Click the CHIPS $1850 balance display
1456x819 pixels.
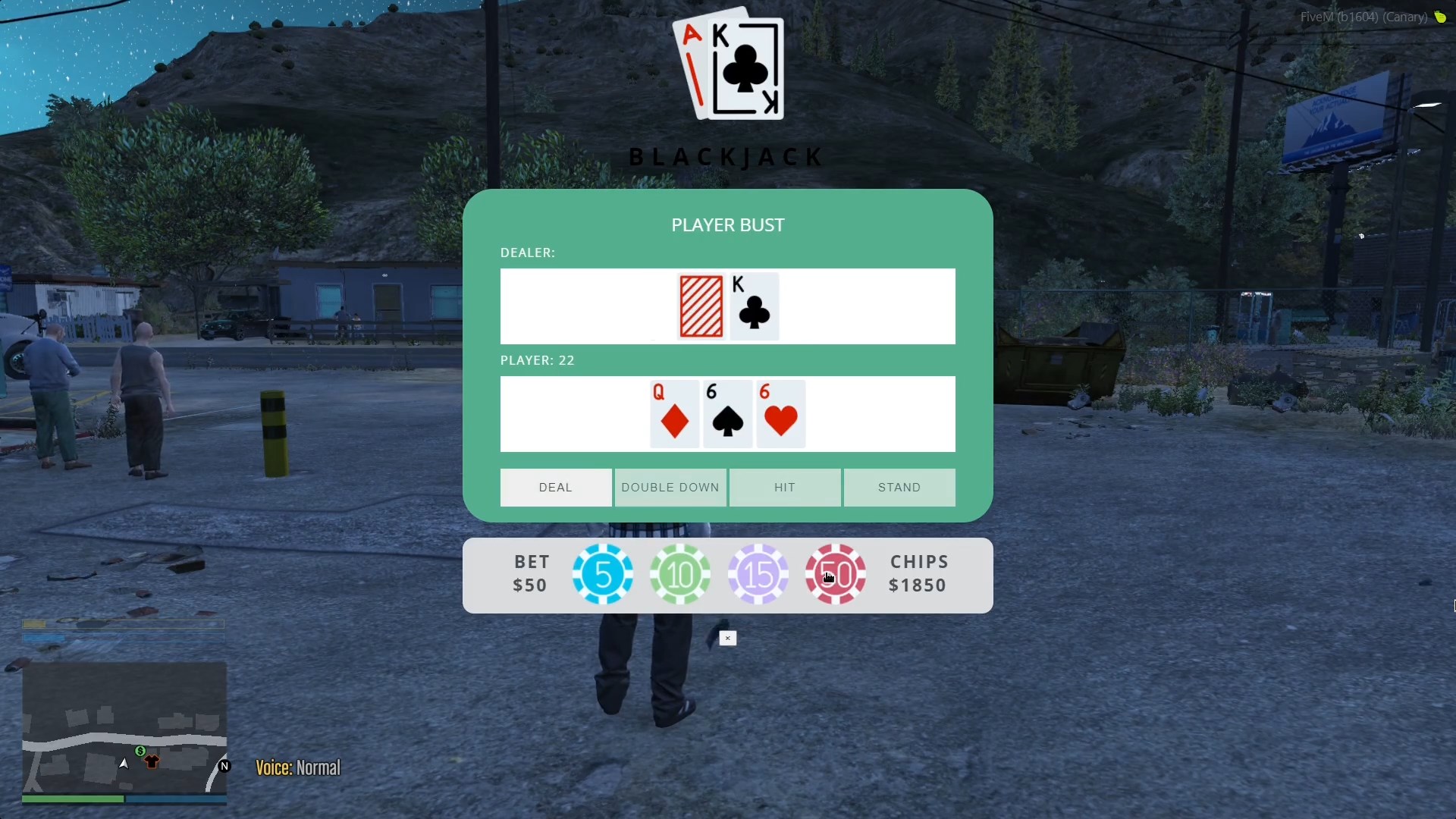coord(918,573)
